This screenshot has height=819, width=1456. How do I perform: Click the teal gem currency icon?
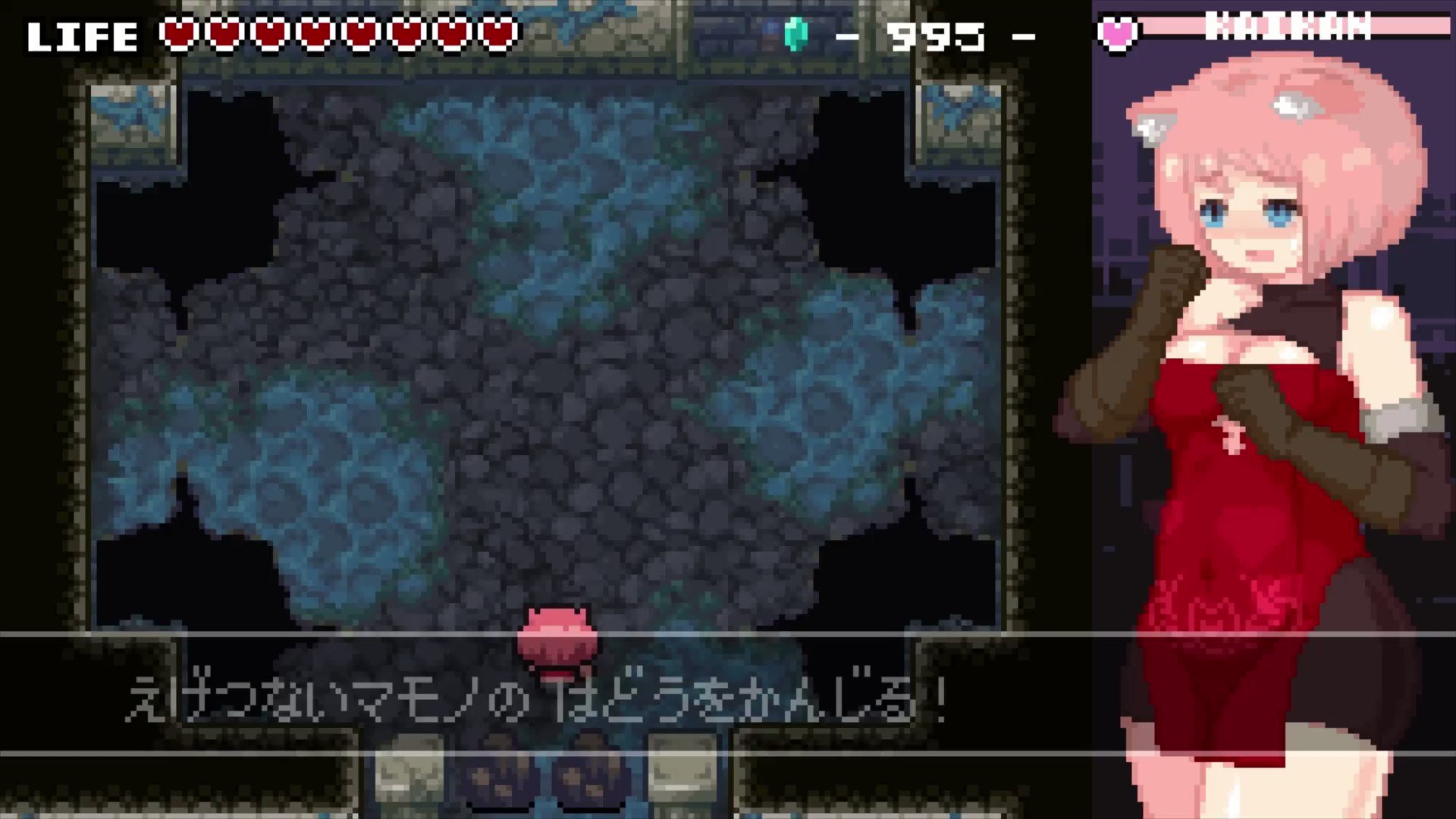795,34
